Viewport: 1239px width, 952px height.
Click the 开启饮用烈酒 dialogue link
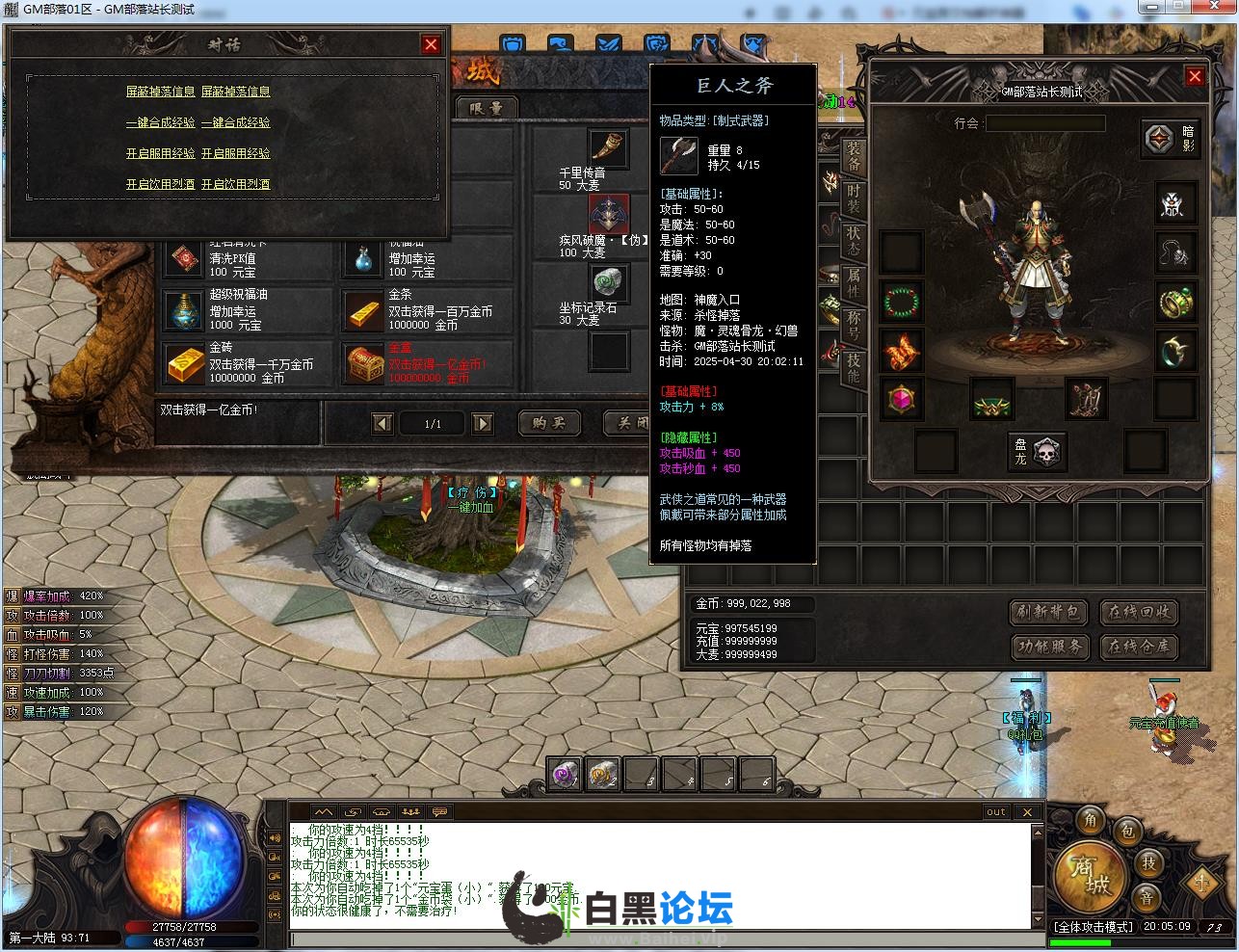click(160, 184)
